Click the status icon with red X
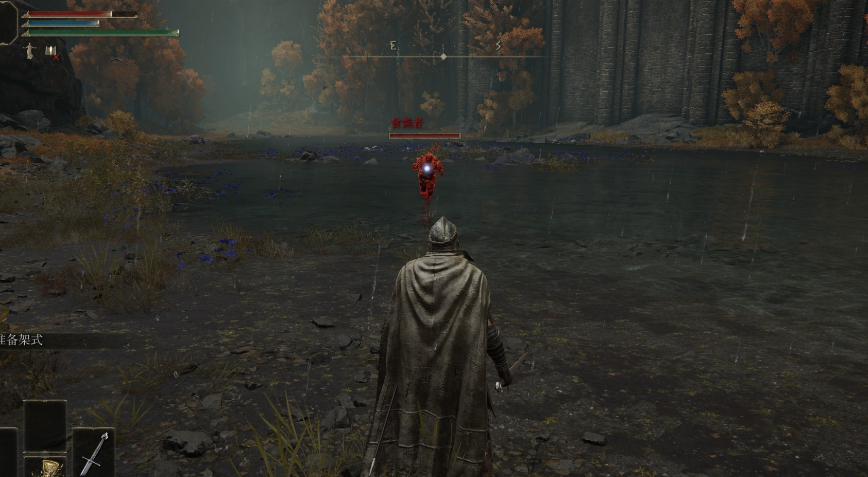Screen dimensions: 868x477 (50, 51)
